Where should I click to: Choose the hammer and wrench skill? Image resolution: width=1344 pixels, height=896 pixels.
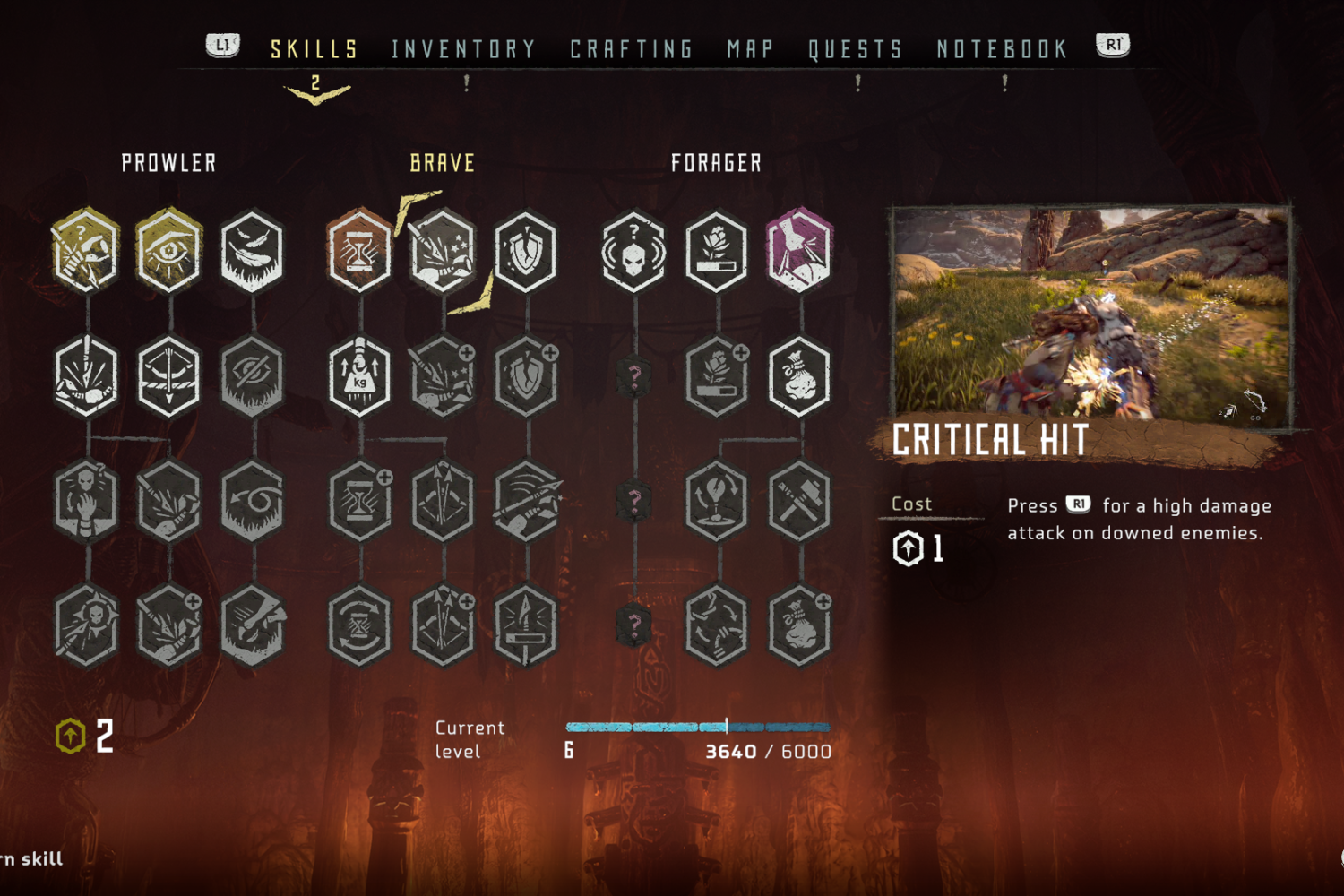click(799, 502)
